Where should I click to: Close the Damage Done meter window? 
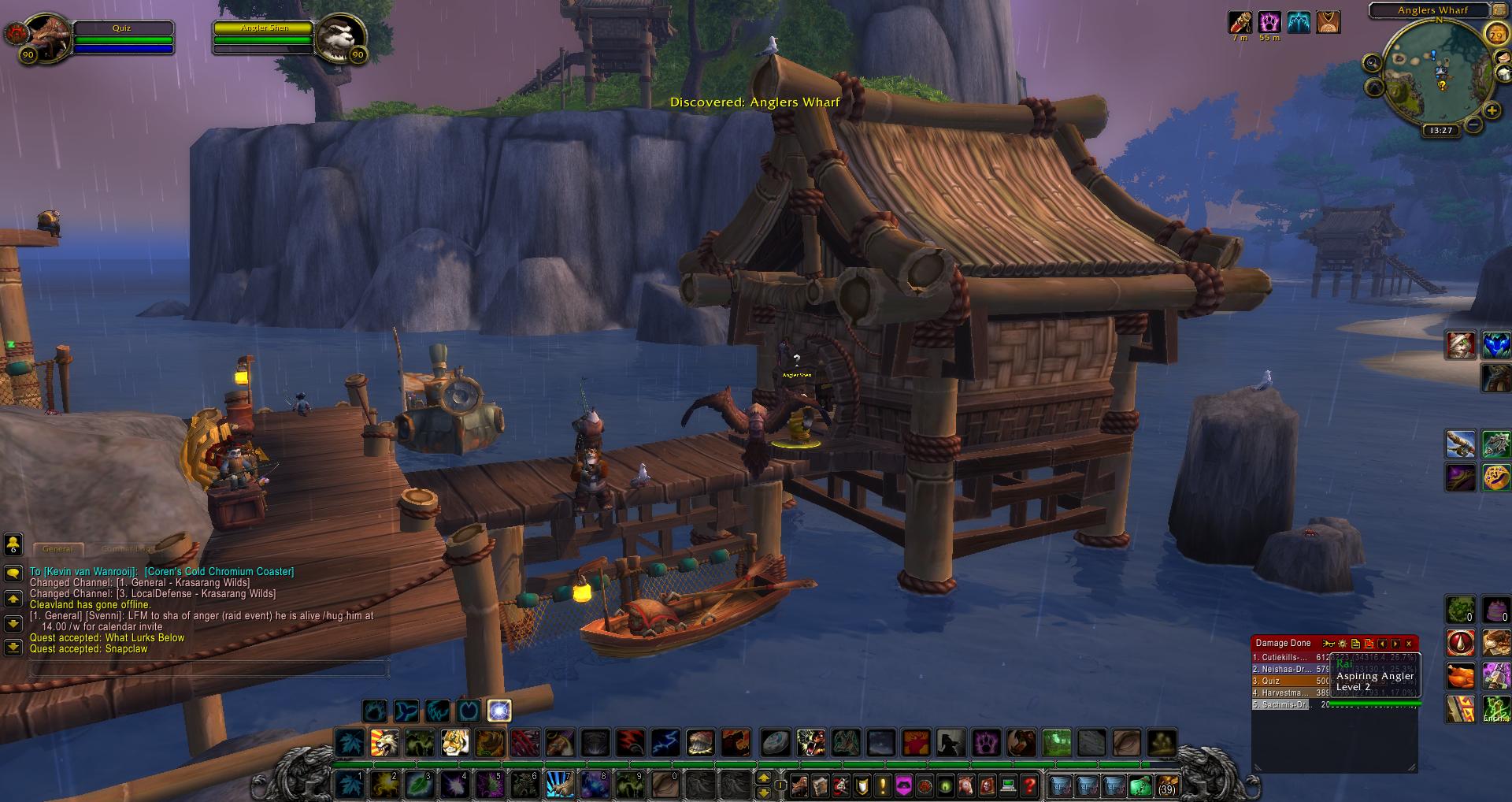point(1409,644)
